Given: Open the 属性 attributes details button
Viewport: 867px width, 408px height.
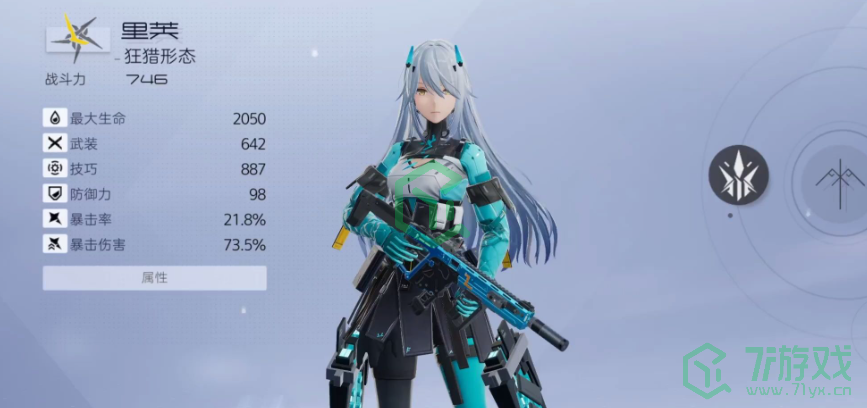Looking at the screenshot, I should [154, 277].
